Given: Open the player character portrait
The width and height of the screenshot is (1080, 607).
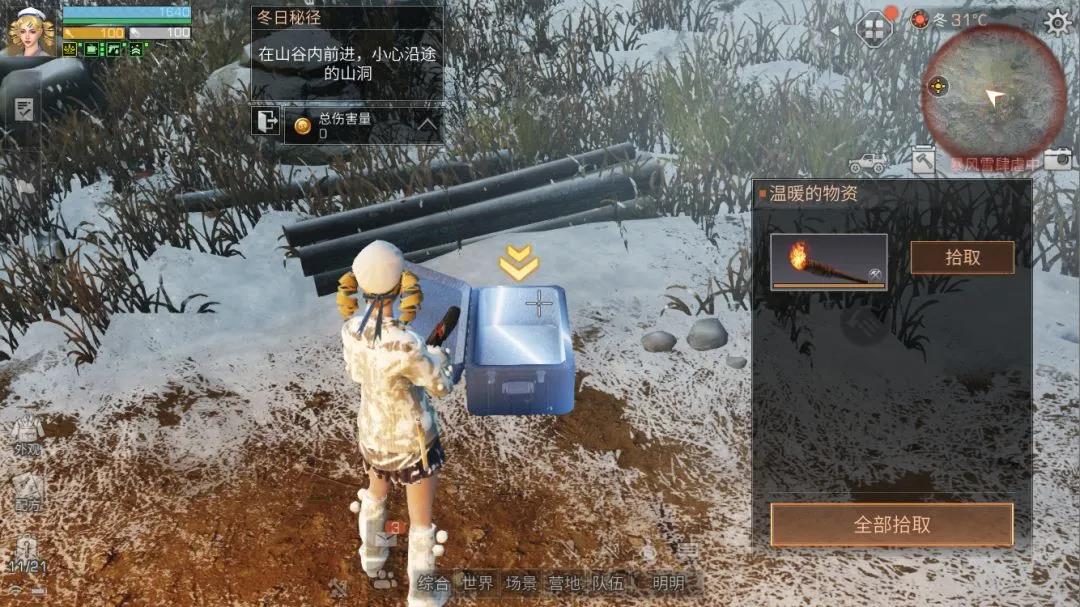Looking at the screenshot, I should (32, 31).
